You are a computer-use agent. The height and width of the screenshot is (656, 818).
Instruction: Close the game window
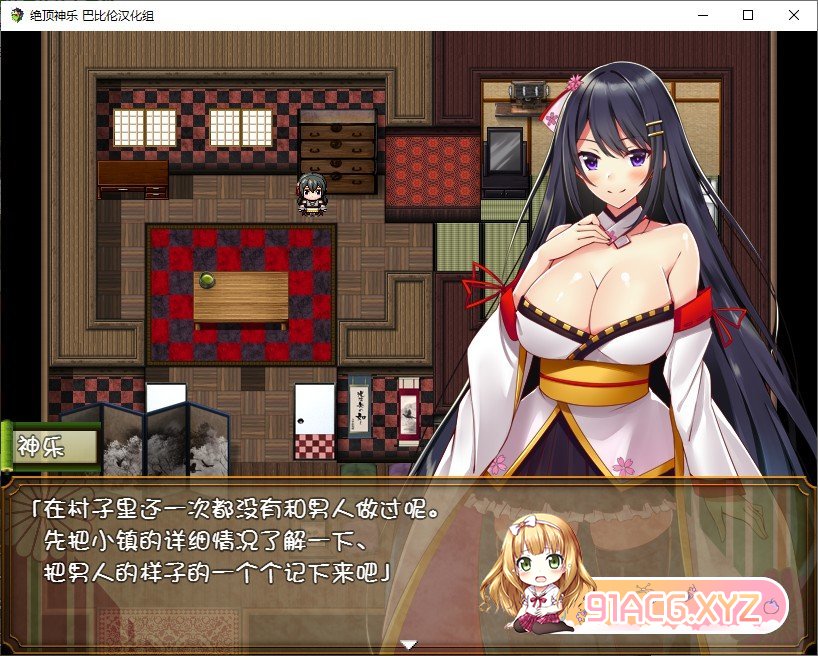click(x=793, y=15)
